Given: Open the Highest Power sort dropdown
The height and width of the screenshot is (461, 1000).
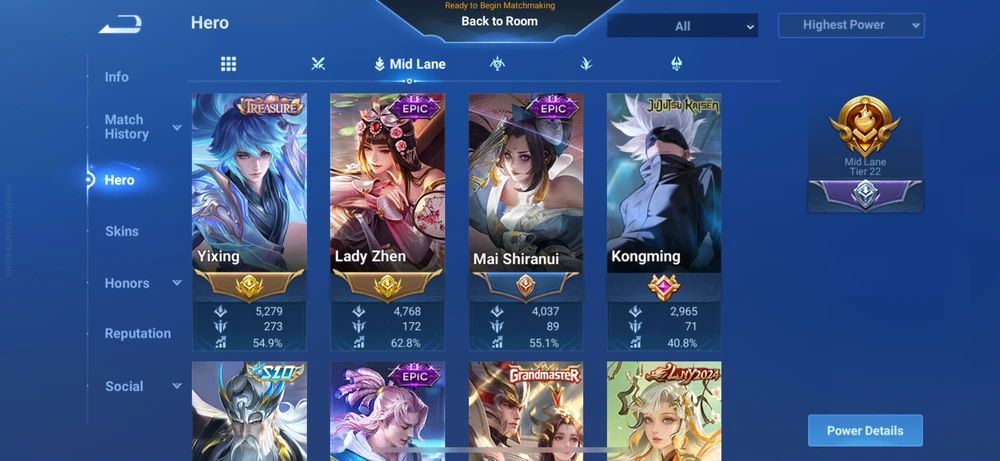Looking at the screenshot, I should 851,25.
